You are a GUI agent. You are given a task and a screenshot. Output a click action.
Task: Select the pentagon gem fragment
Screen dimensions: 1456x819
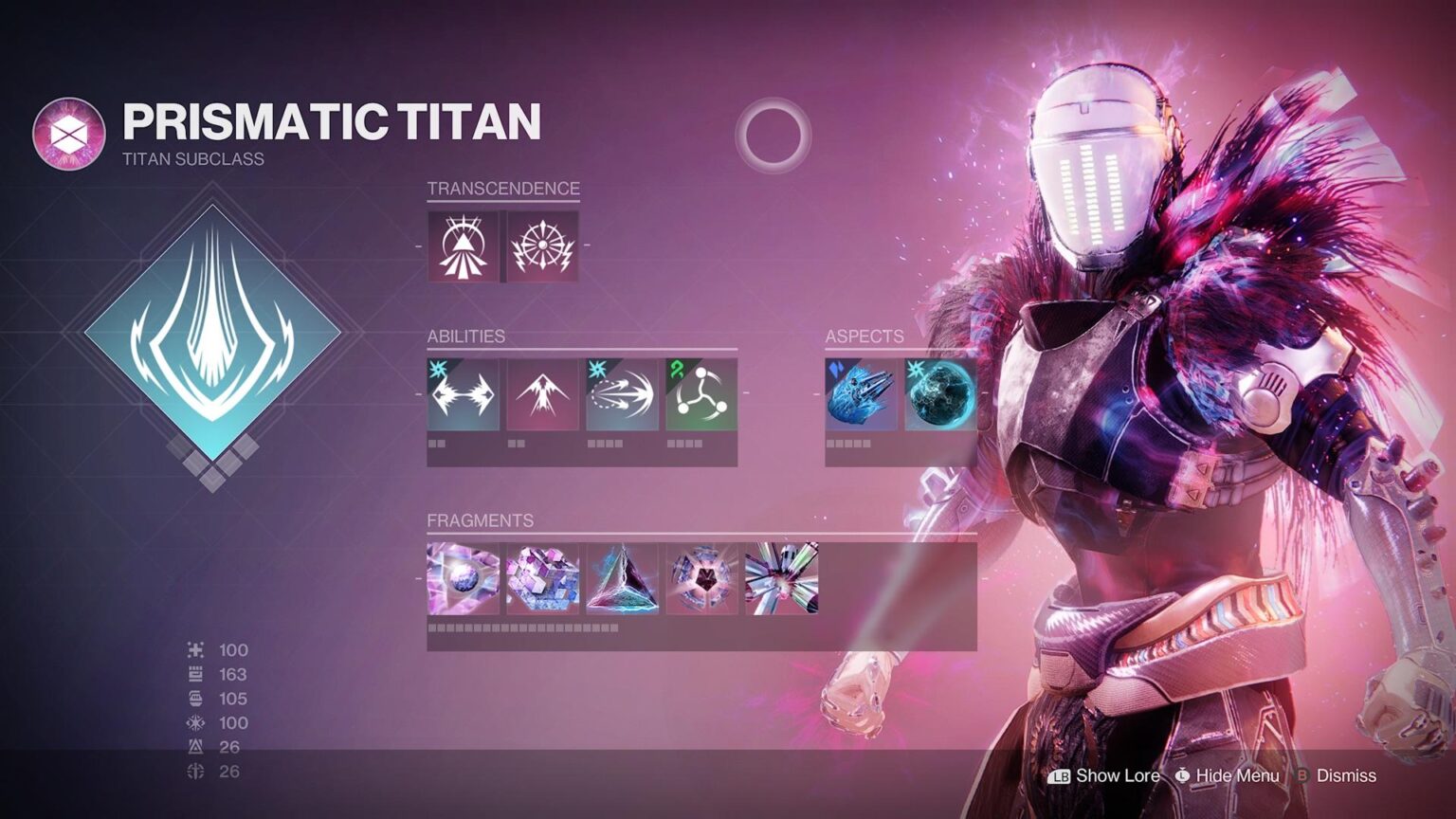coord(701,578)
